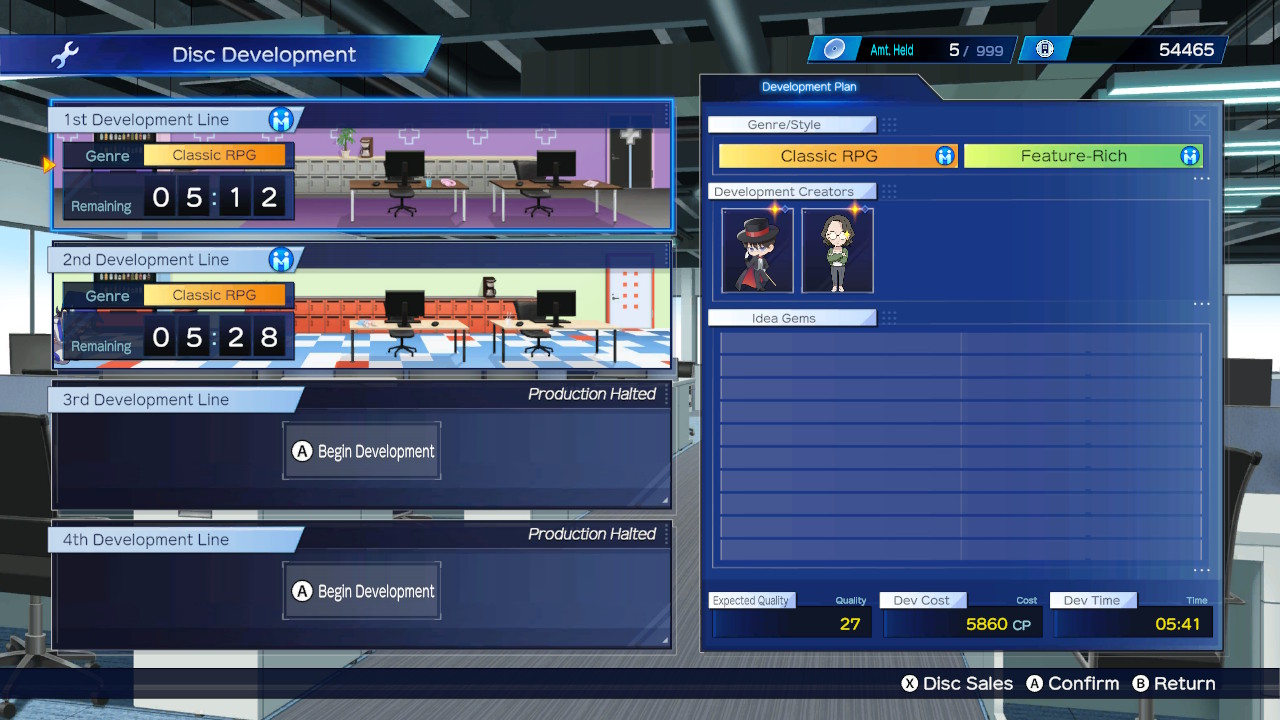
Task: Begin Development on the 4th Development Line
Action: (361, 590)
